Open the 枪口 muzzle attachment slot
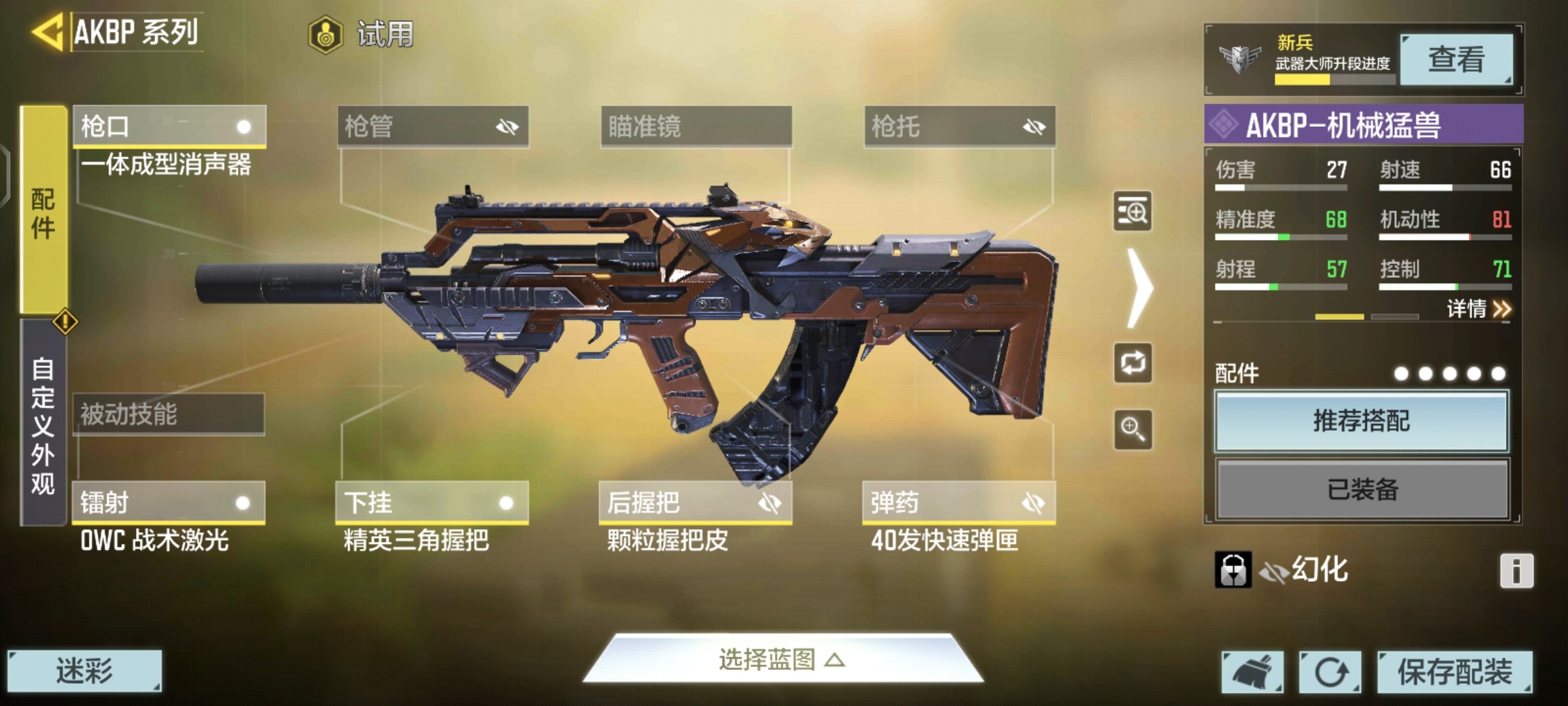The image size is (1568, 706). [169, 126]
